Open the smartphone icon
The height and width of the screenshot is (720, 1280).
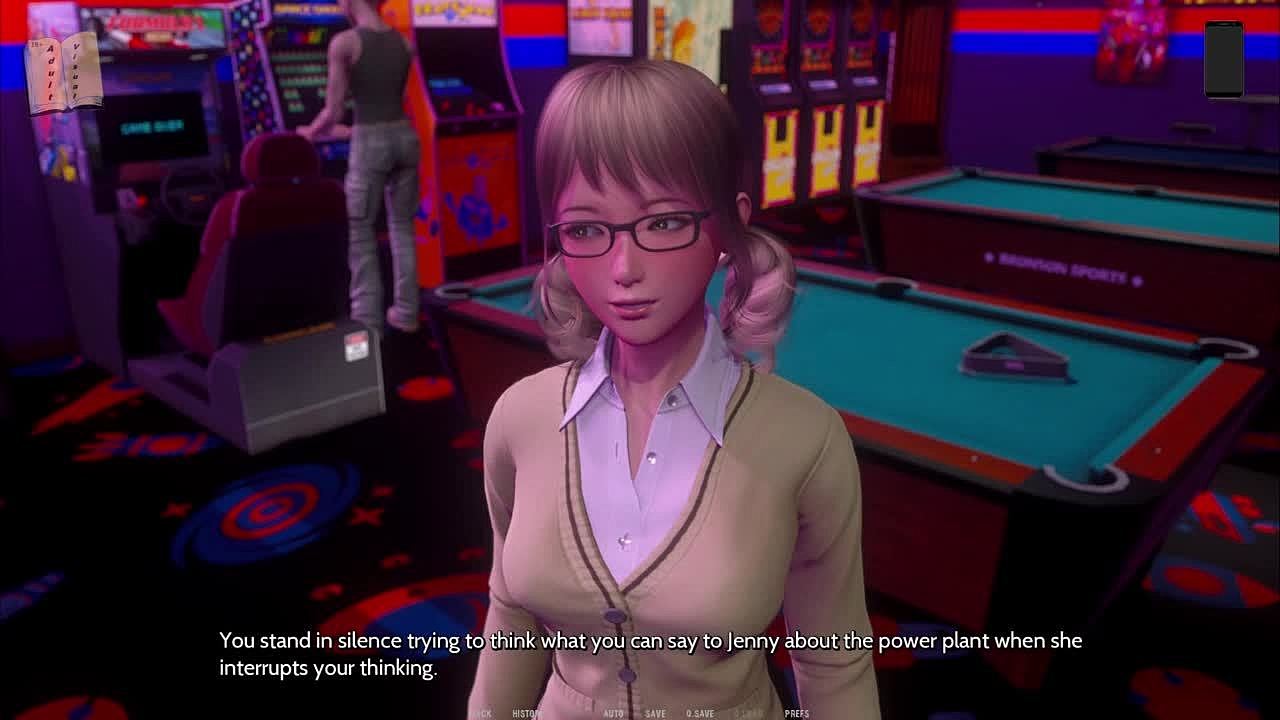(1223, 60)
